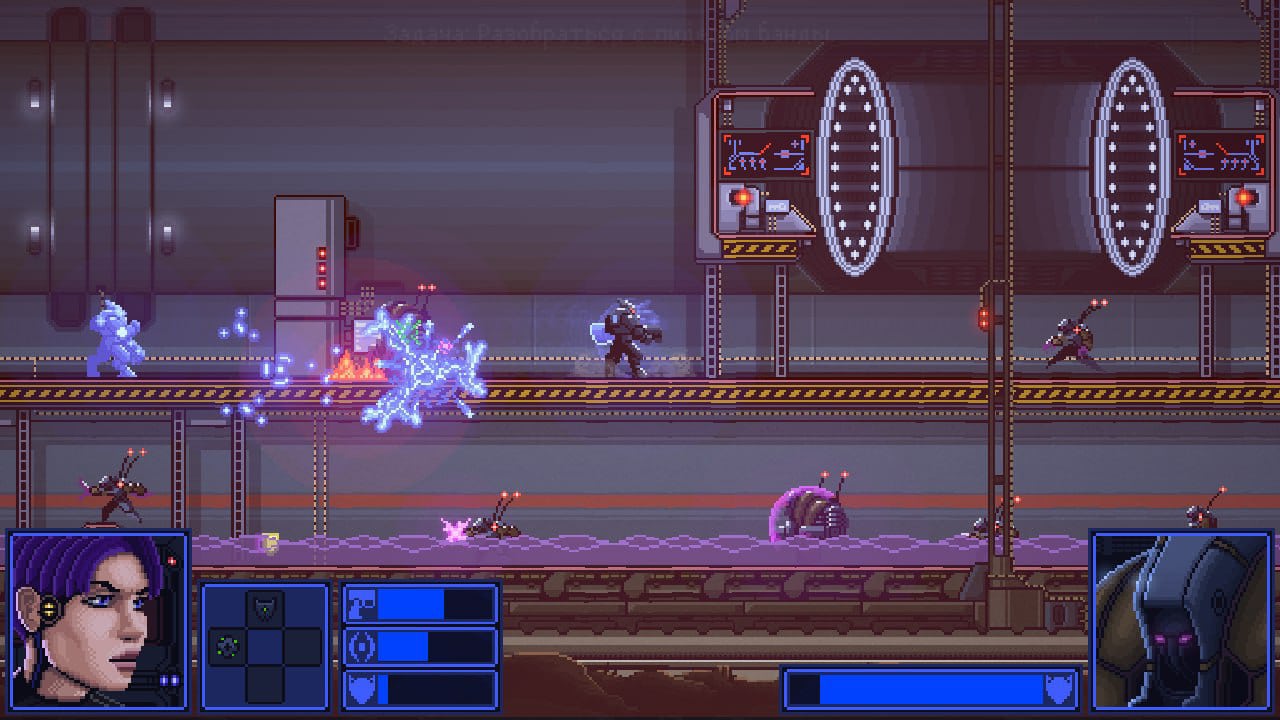The width and height of the screenshot is (1280, 720).
Task: Click the targeting orb icon on the middle bar
Action: [361, 646]
